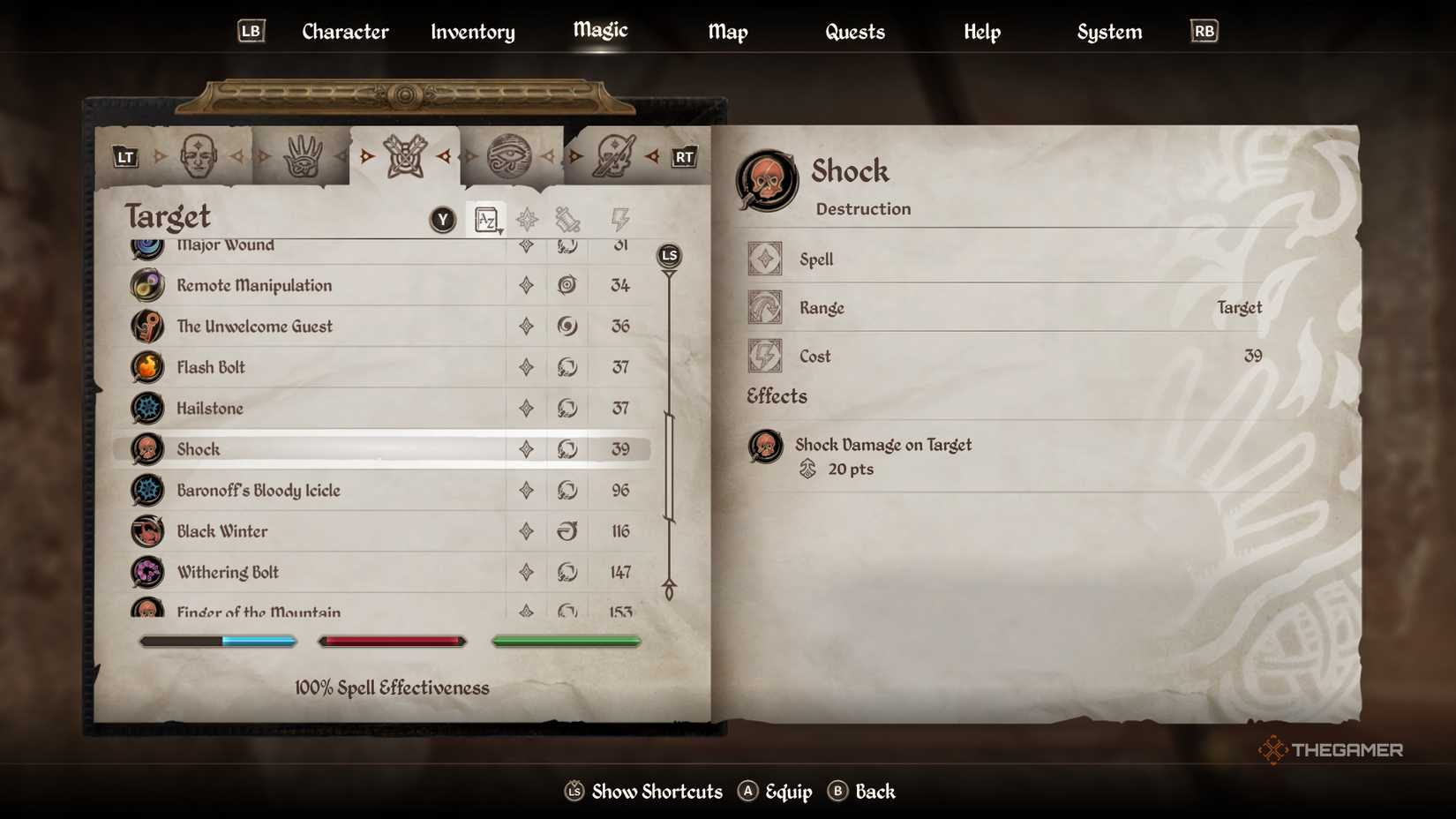Click the Range icon in the details panel
Image resolution: width=1456 pixels, height=819 pixels.
click(765, 307)
